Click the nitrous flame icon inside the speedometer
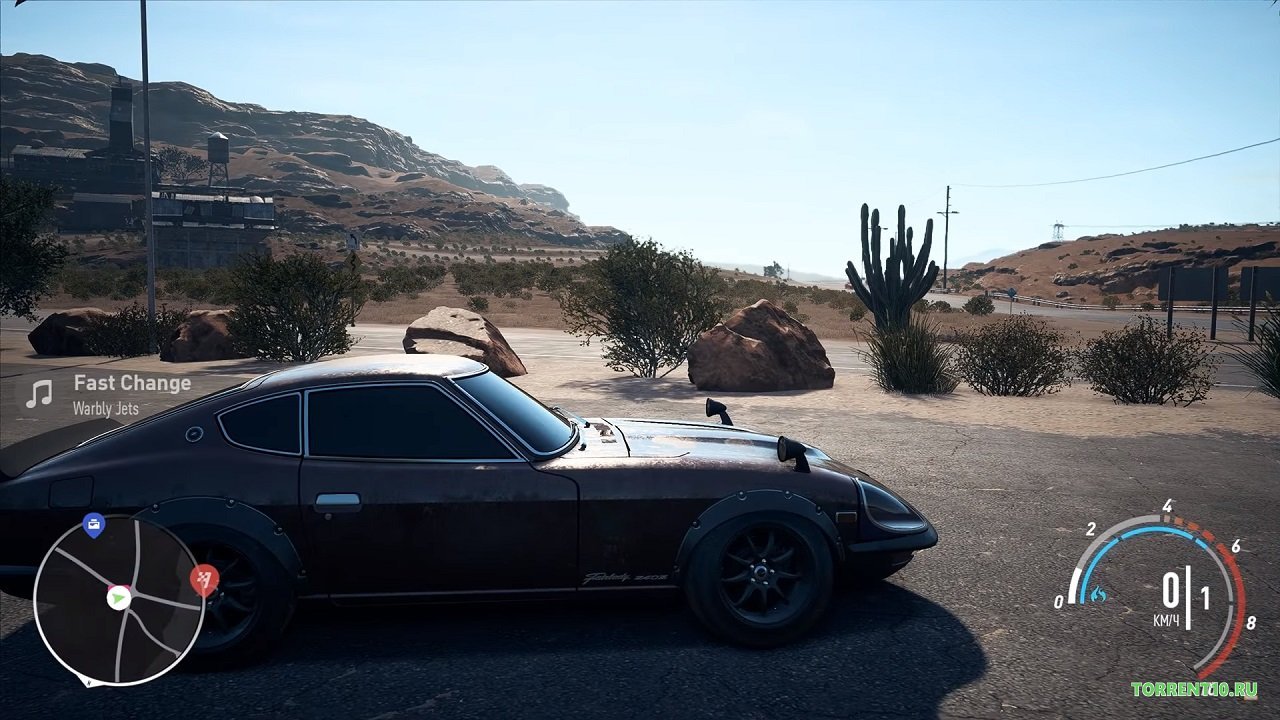The width and height of the screenshot is (1280, 720). (1098, 592)
